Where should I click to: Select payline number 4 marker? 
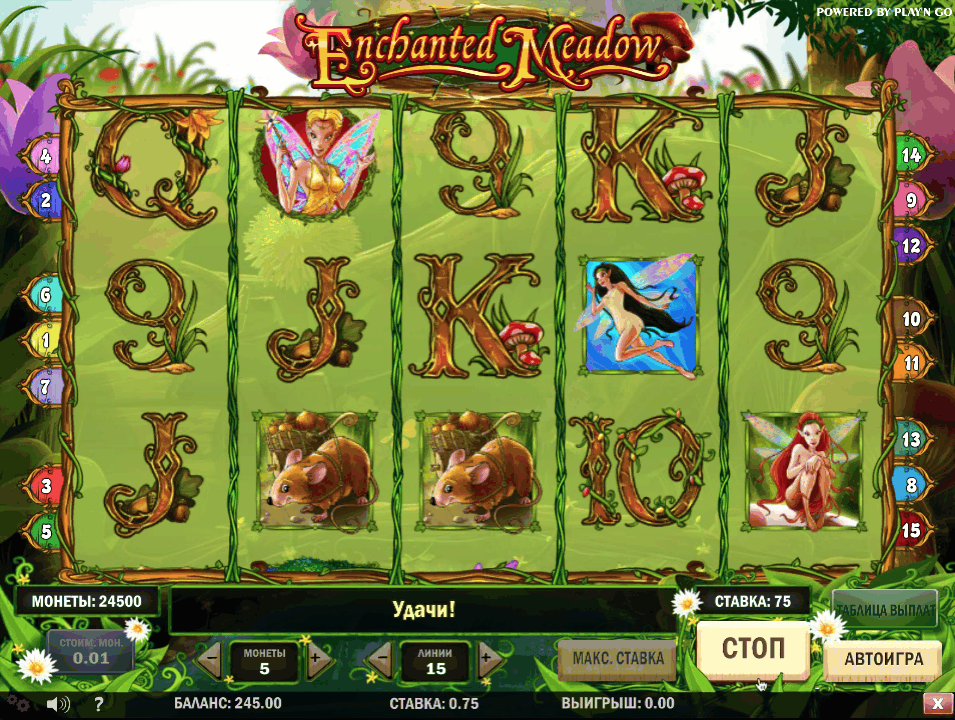click(x=46, y=156)
